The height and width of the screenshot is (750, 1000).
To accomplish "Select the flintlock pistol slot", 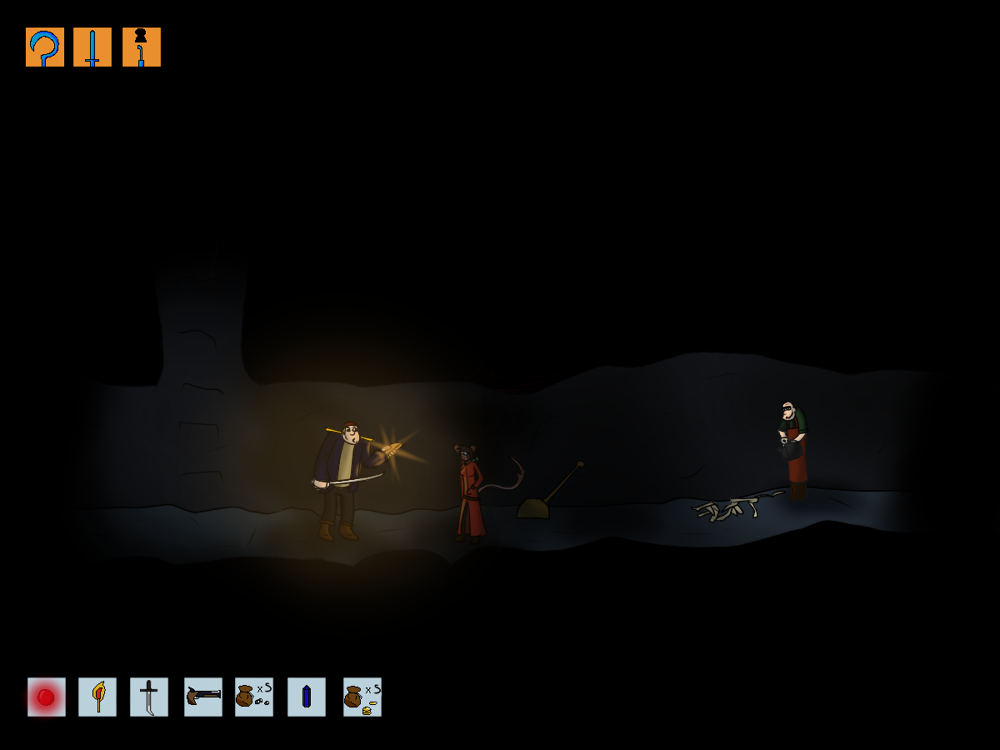I will [x=203, y=697].
